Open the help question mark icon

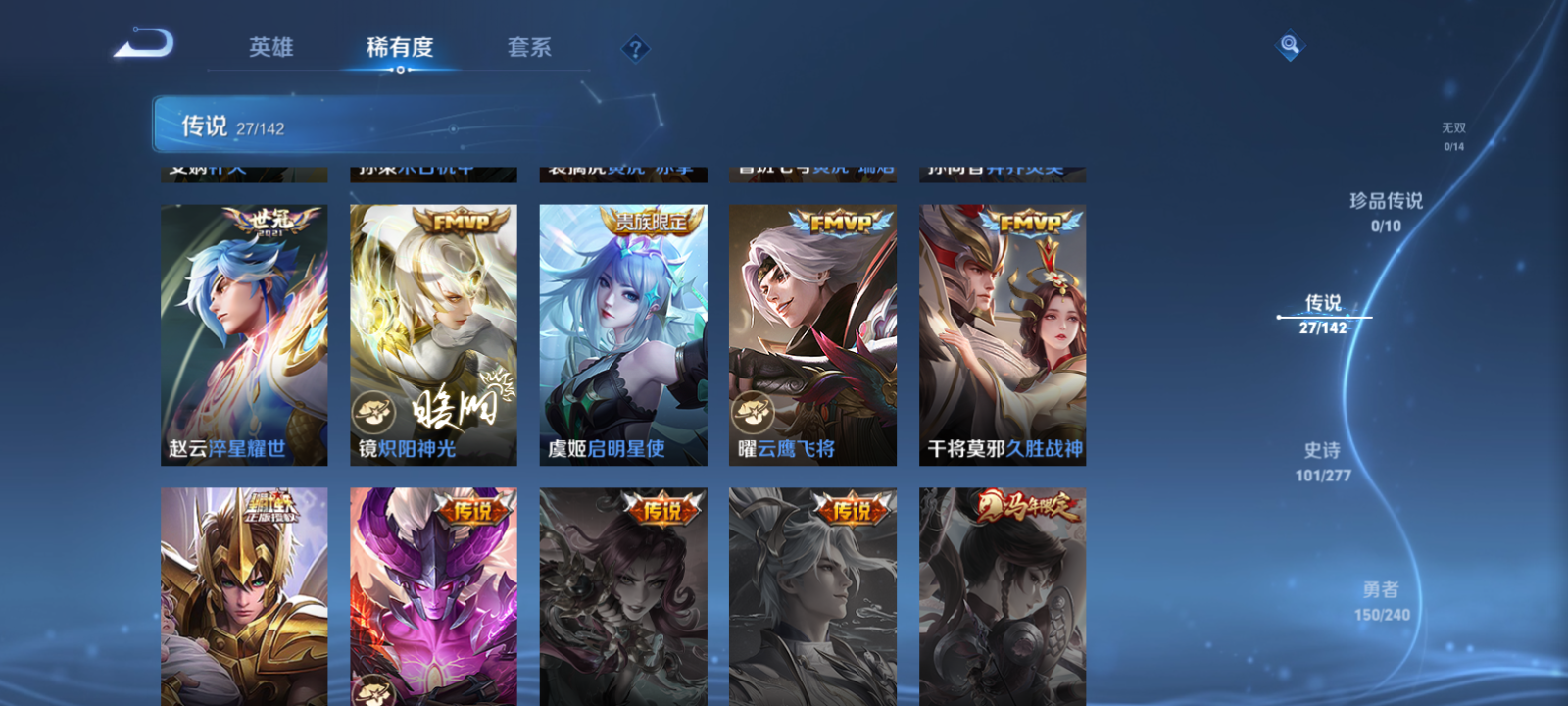click(x=635, y=46)
